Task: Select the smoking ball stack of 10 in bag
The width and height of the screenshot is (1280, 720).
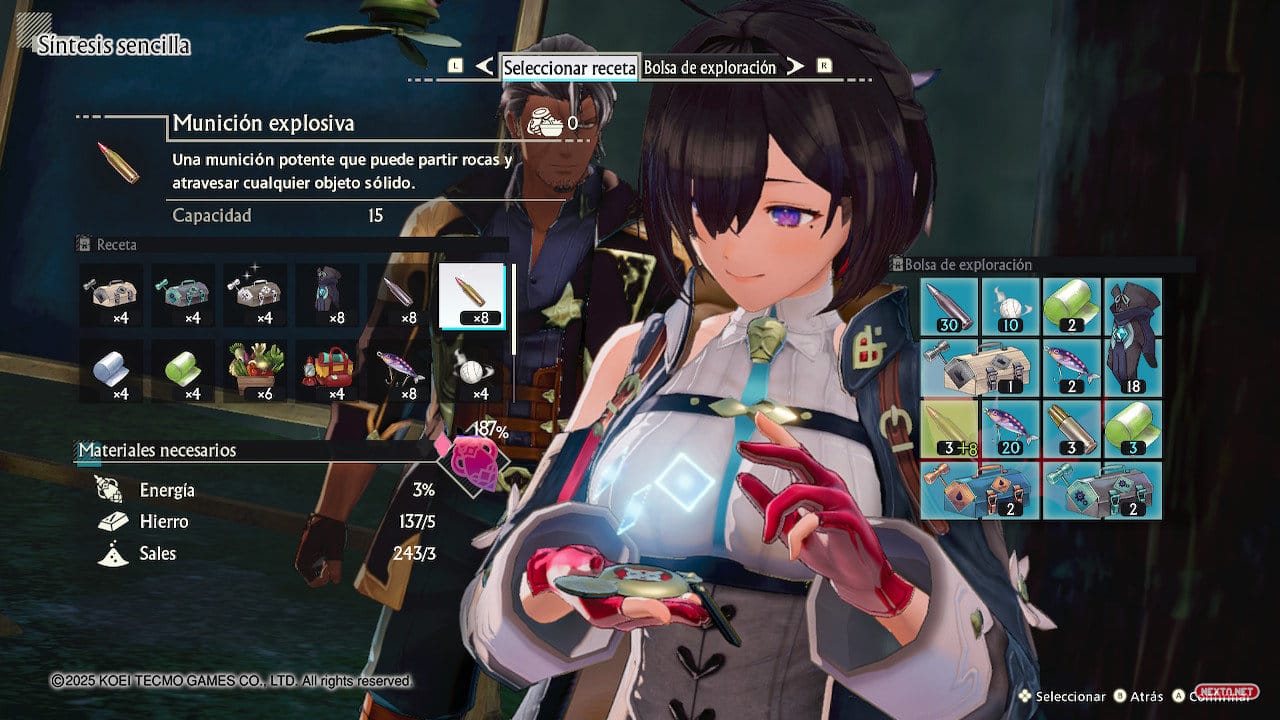Action: (1010, 307)
